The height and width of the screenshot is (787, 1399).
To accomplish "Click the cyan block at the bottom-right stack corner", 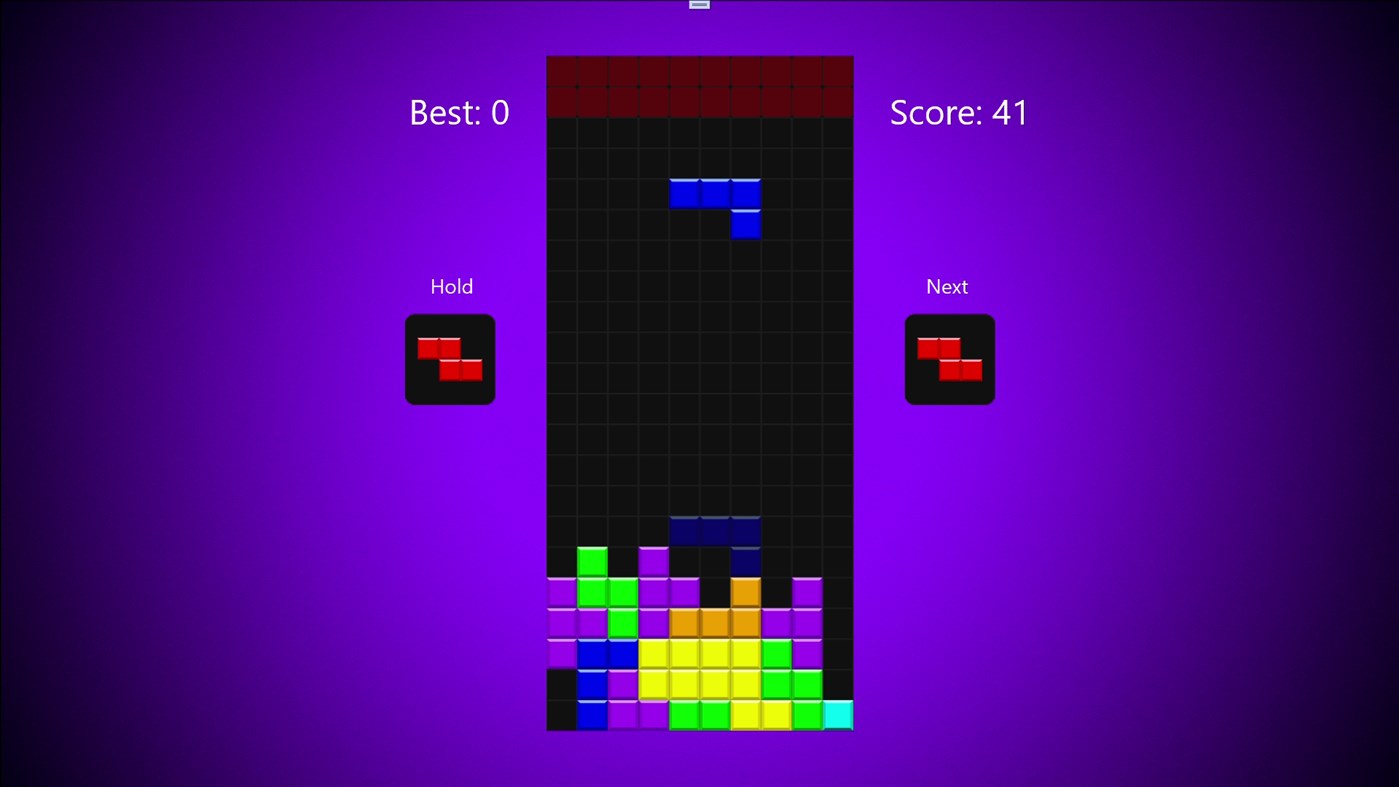I will [837, 714].
